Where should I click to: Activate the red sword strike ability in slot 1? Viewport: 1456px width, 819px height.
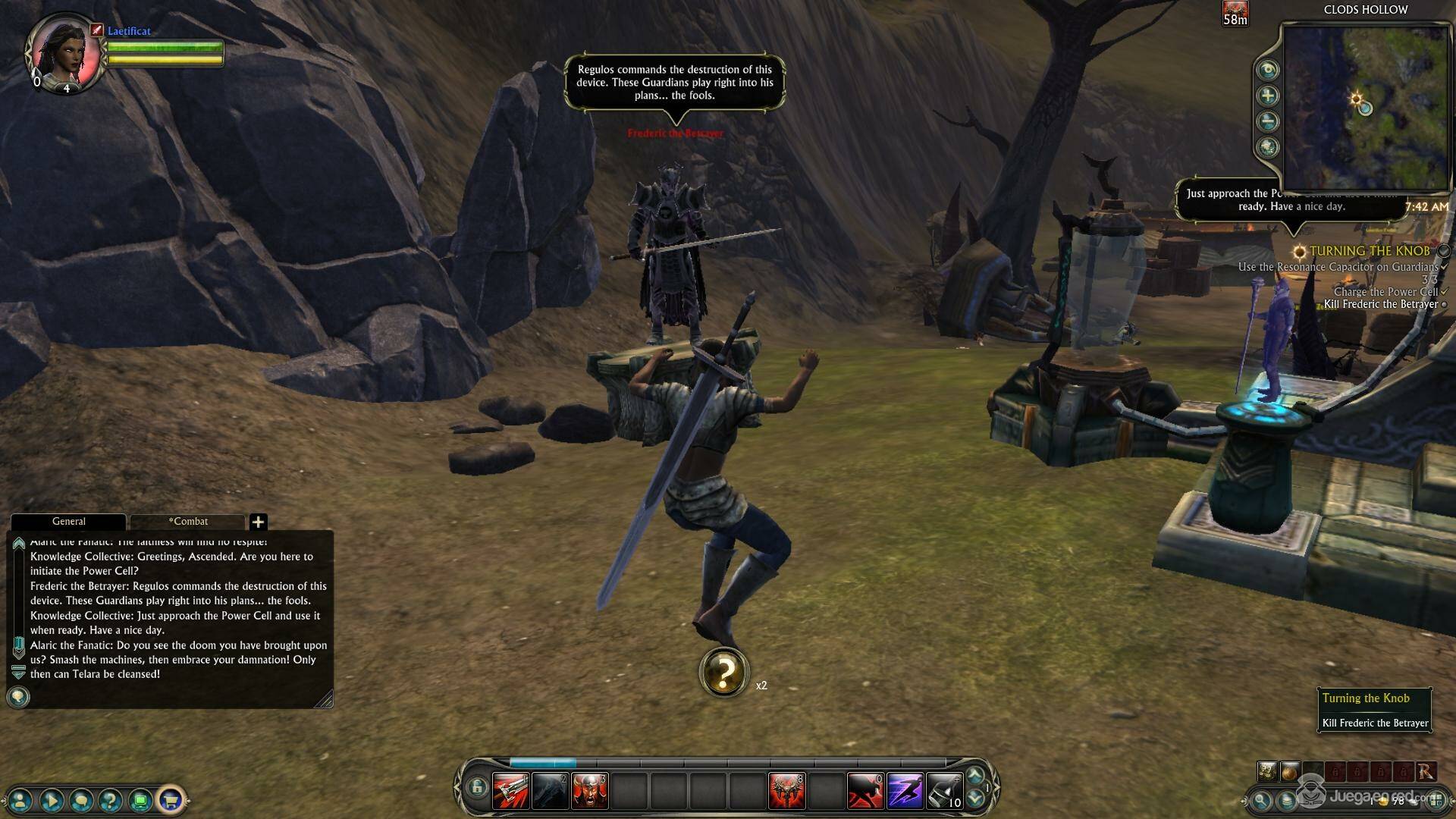pyautogui.click(x=510, y=791)
